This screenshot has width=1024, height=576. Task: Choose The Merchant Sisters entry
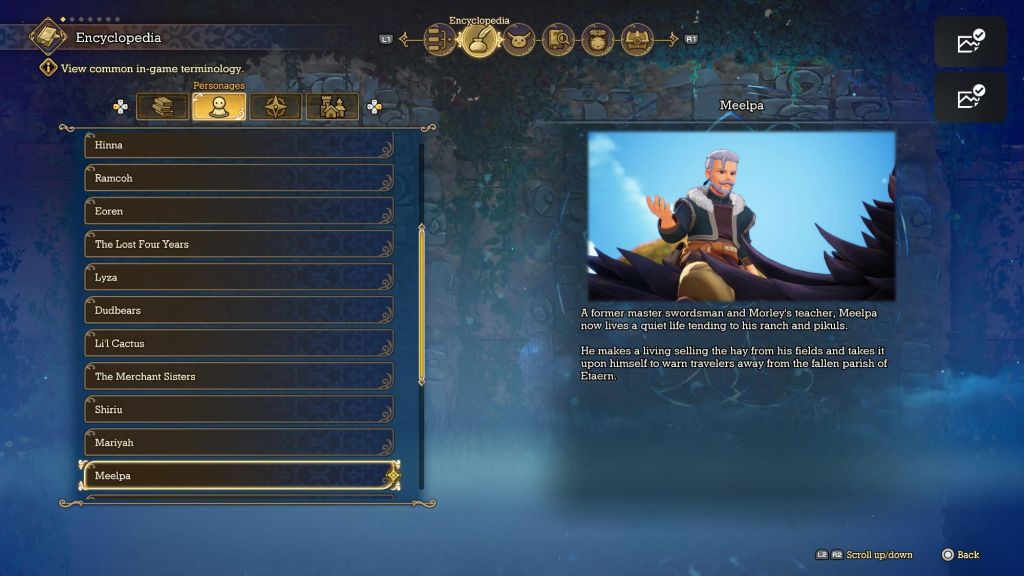[238, 376]
